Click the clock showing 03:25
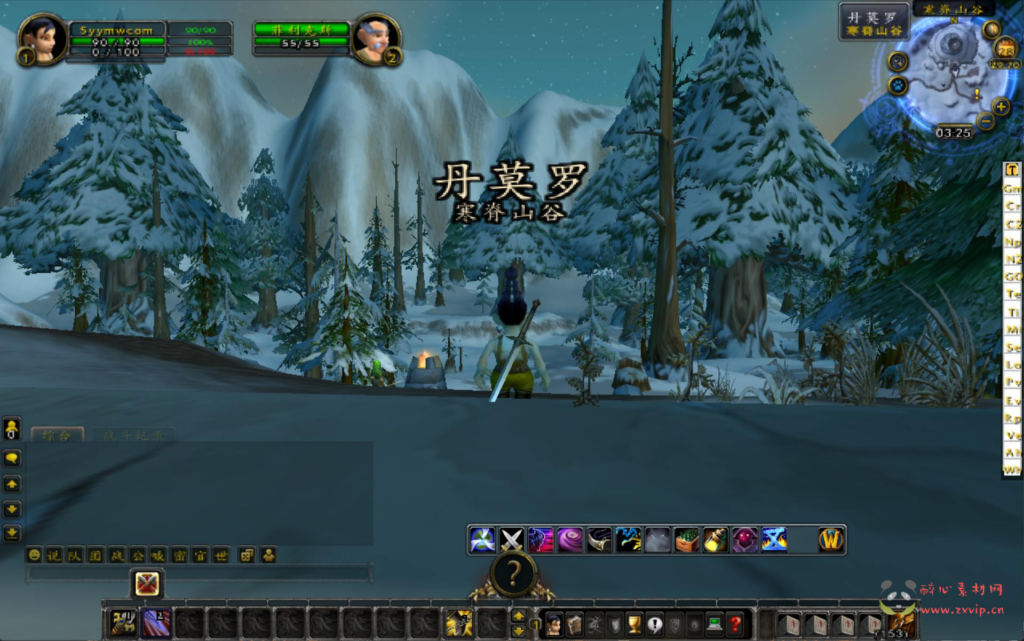The height and width of the screenshot is (641, 1024). (954, 132)
